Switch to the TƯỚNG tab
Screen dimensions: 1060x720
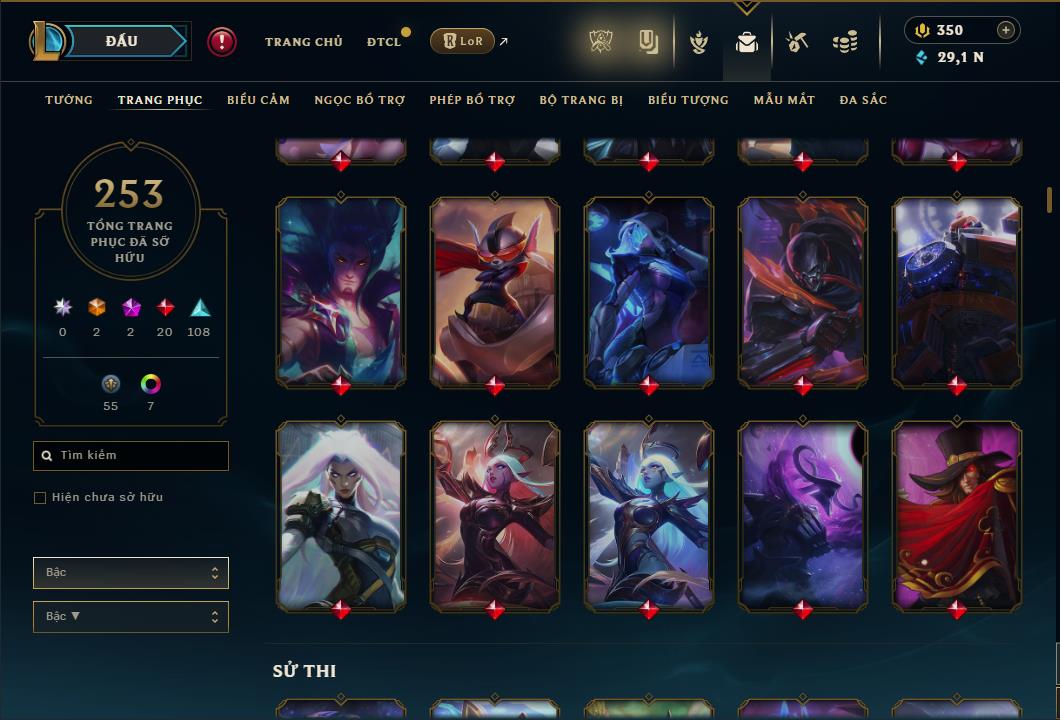(x=69, y=100)
